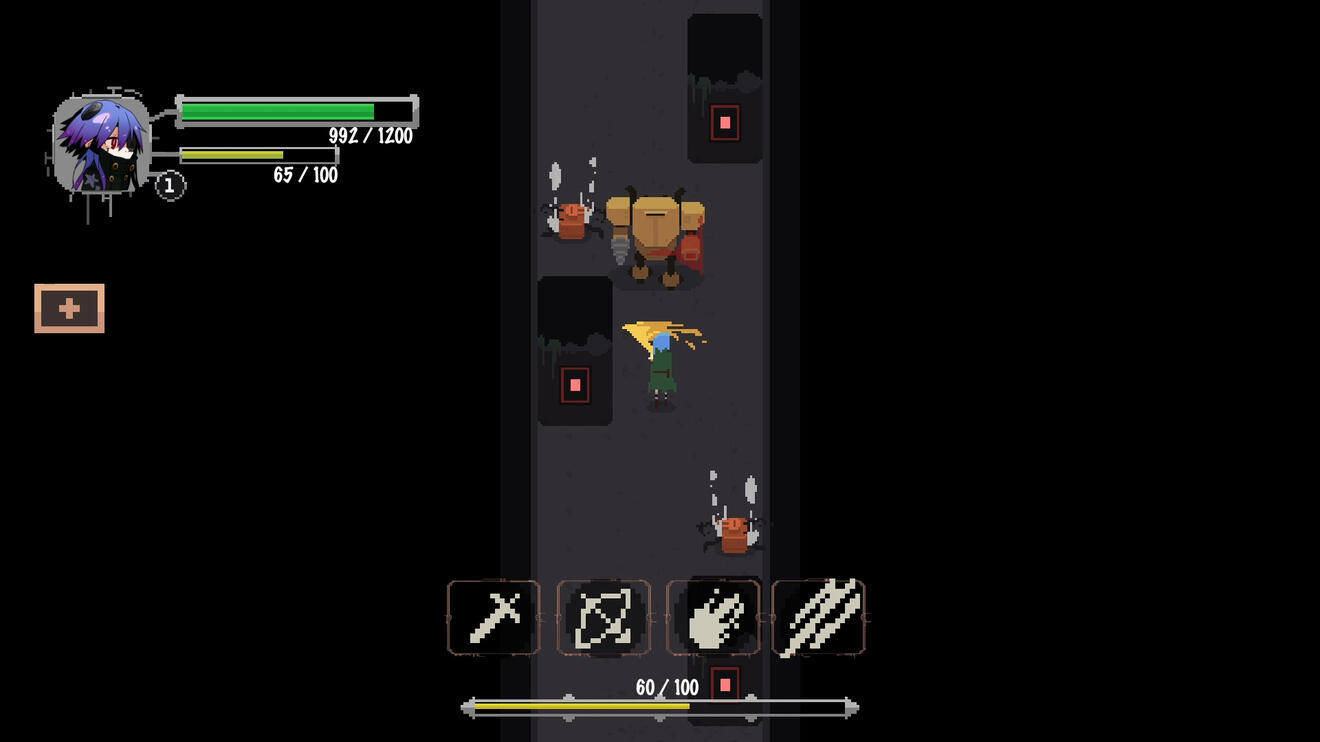Click the connector between sword and crosshair skills
Image resolution: width=1320 pixels, height=742 pixels.
tap(547, 617)
